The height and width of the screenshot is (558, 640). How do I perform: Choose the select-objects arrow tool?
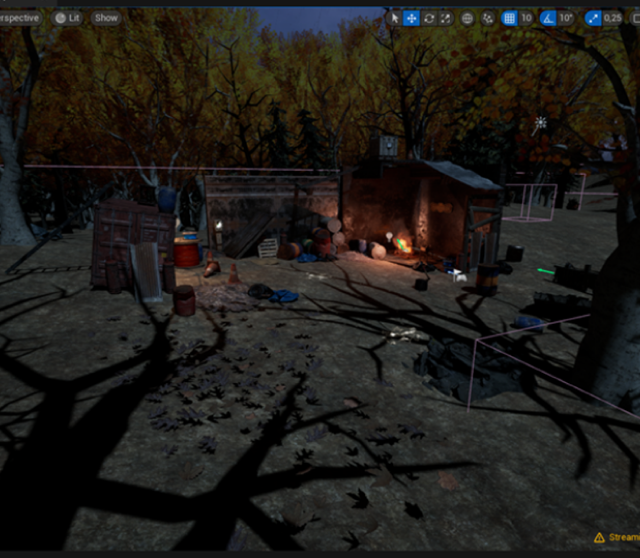click(394, 18)
